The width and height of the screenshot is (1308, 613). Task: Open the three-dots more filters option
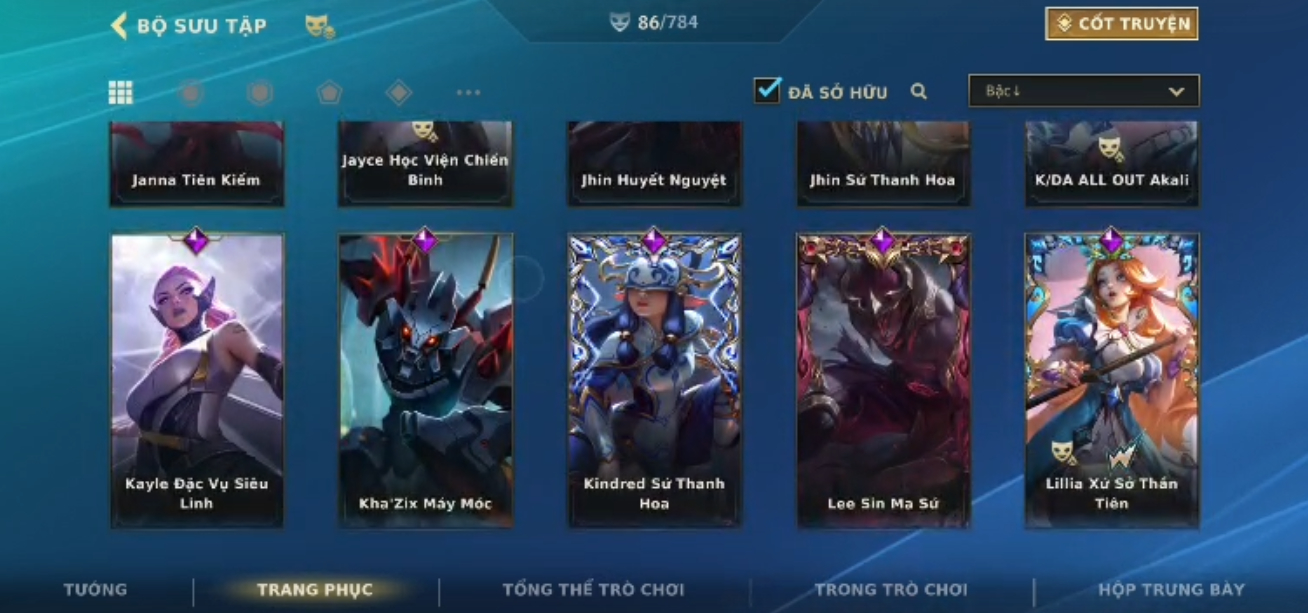pos(468,93)
